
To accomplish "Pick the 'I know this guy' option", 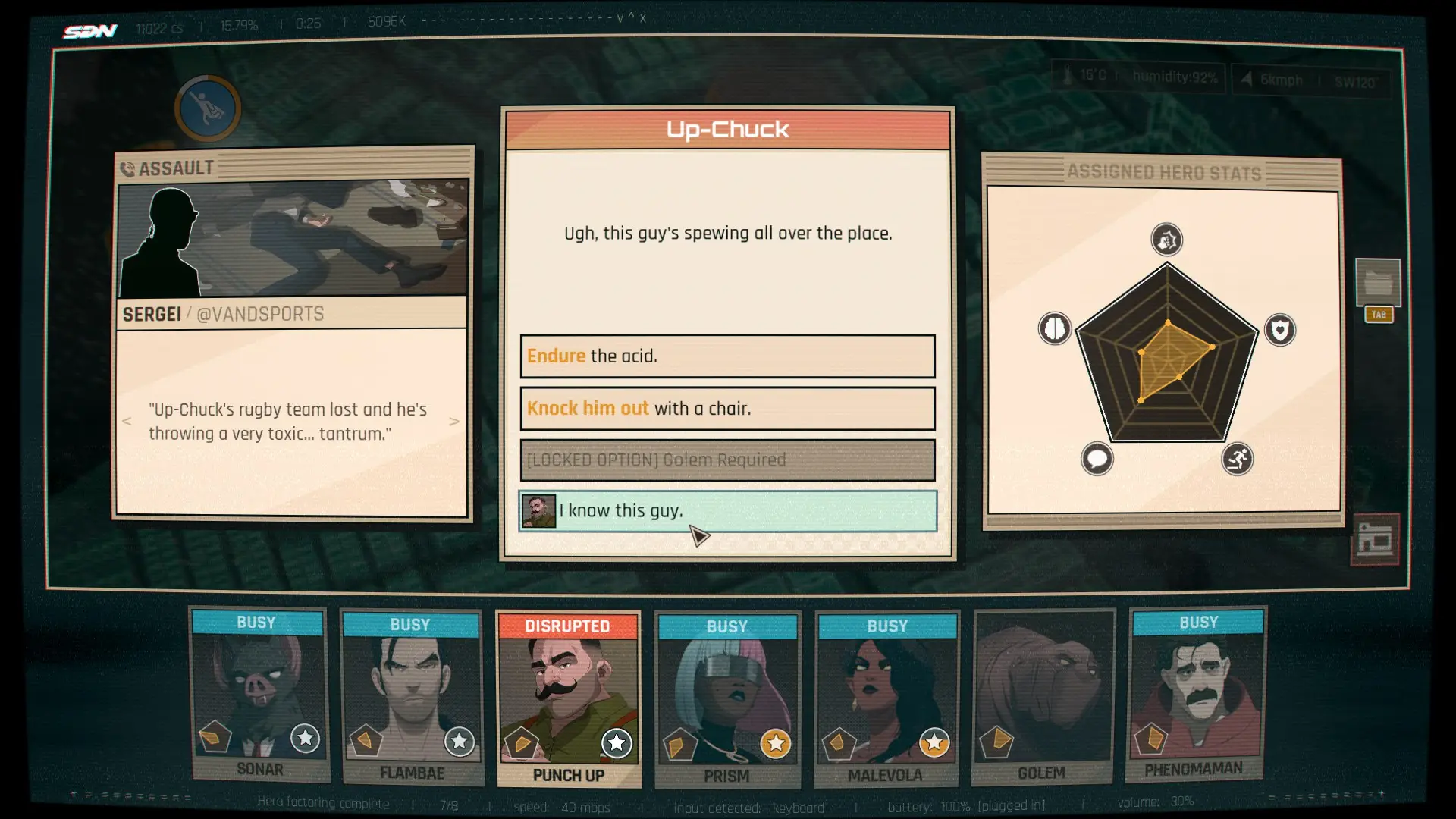I will pyautogui.click(x=727, y=511).
